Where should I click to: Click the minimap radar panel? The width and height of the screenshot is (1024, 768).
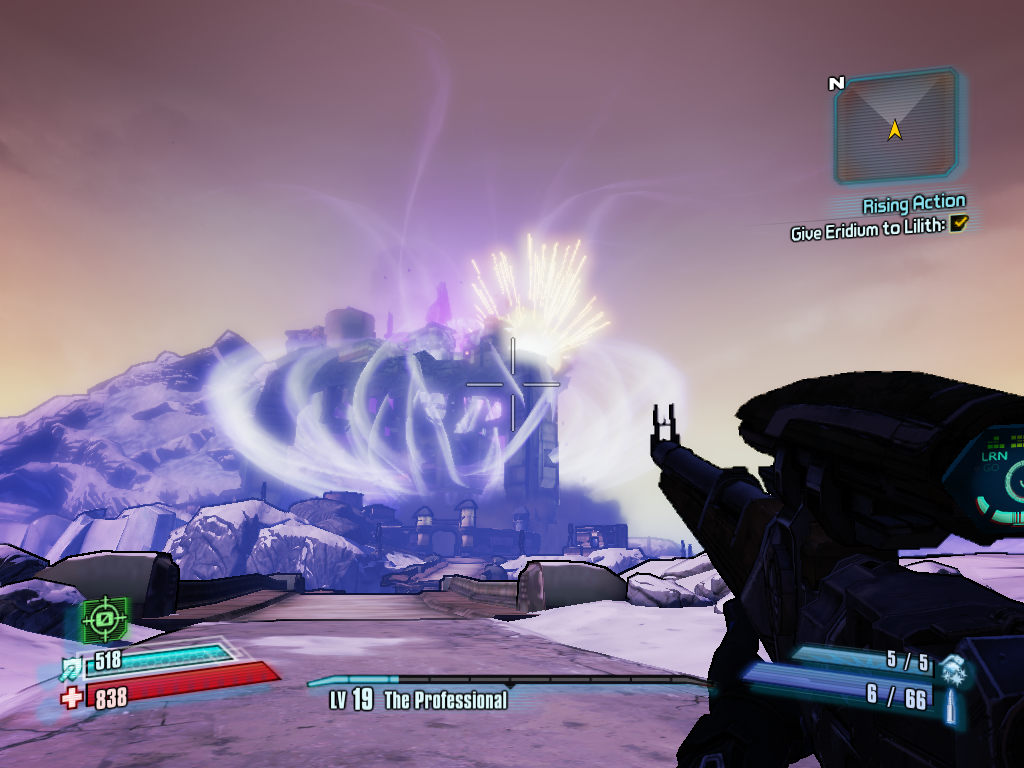895,128
